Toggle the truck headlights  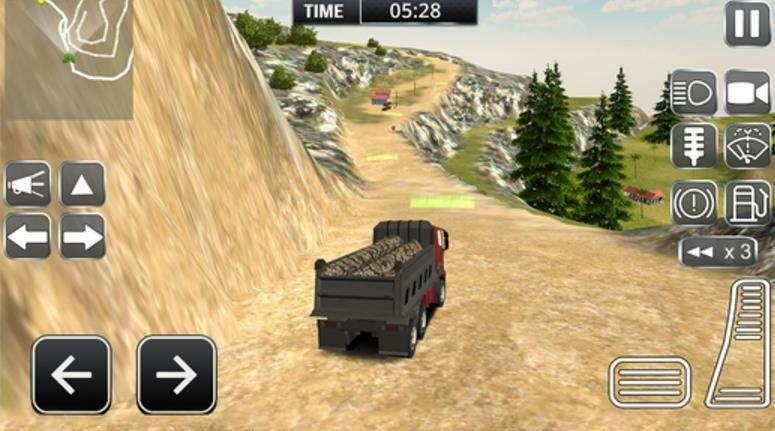point(693,93)
